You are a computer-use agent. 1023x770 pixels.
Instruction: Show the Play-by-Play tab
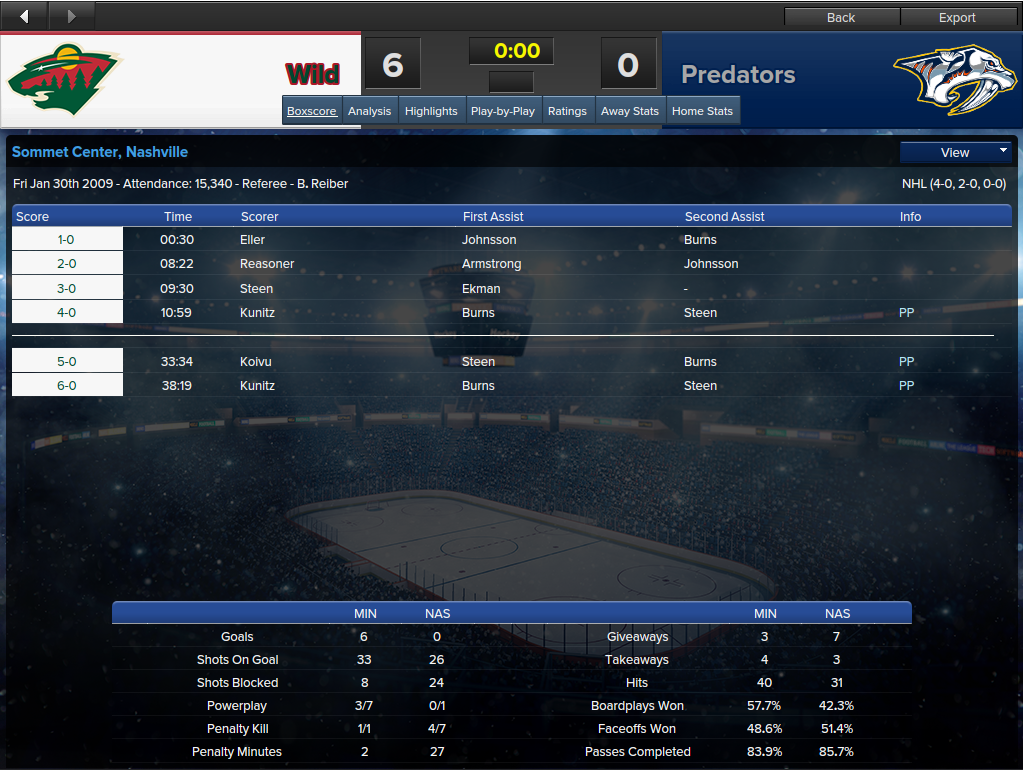pyautogui.click(x=502, y=111)
